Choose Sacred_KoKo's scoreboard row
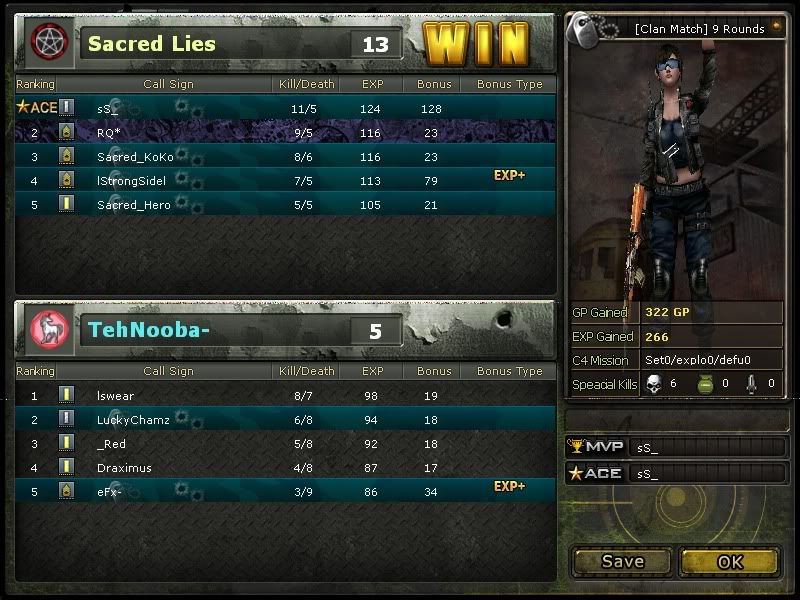Viewport: 800px width, 600px height. tap(135, 157)
